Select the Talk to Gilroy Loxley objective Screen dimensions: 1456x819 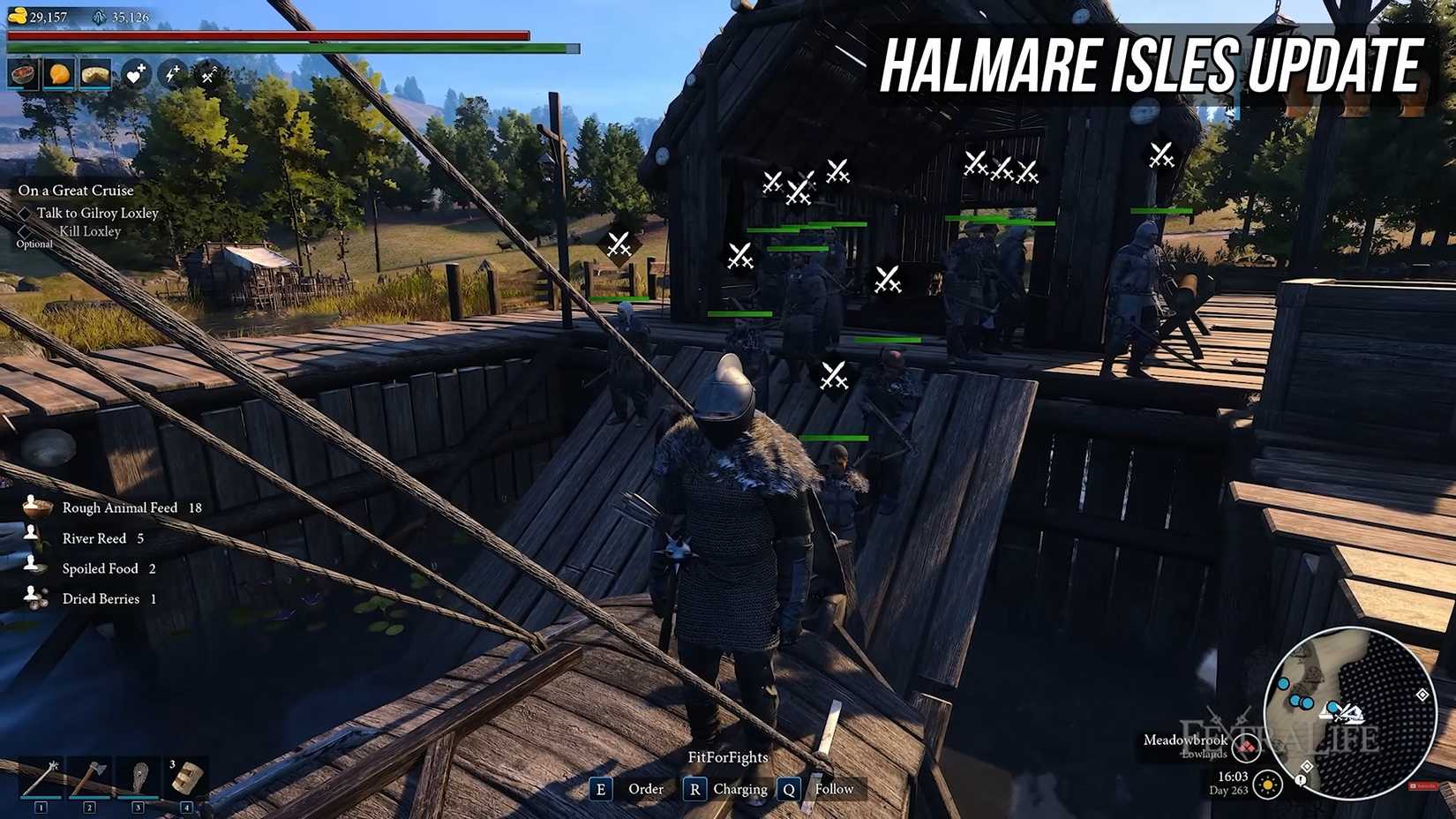tap(97, 213)
